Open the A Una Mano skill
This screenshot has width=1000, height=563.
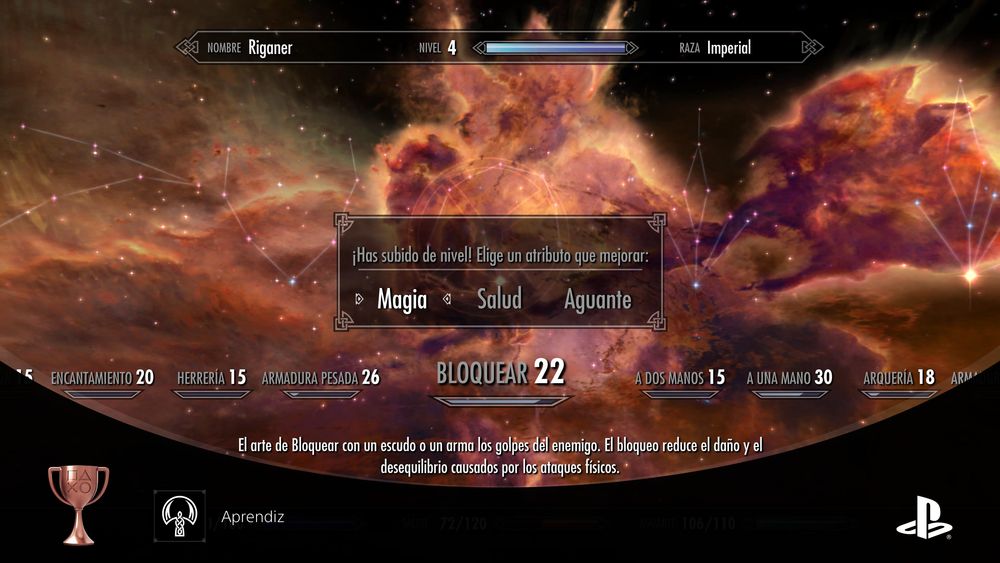[x=789, y=378]
